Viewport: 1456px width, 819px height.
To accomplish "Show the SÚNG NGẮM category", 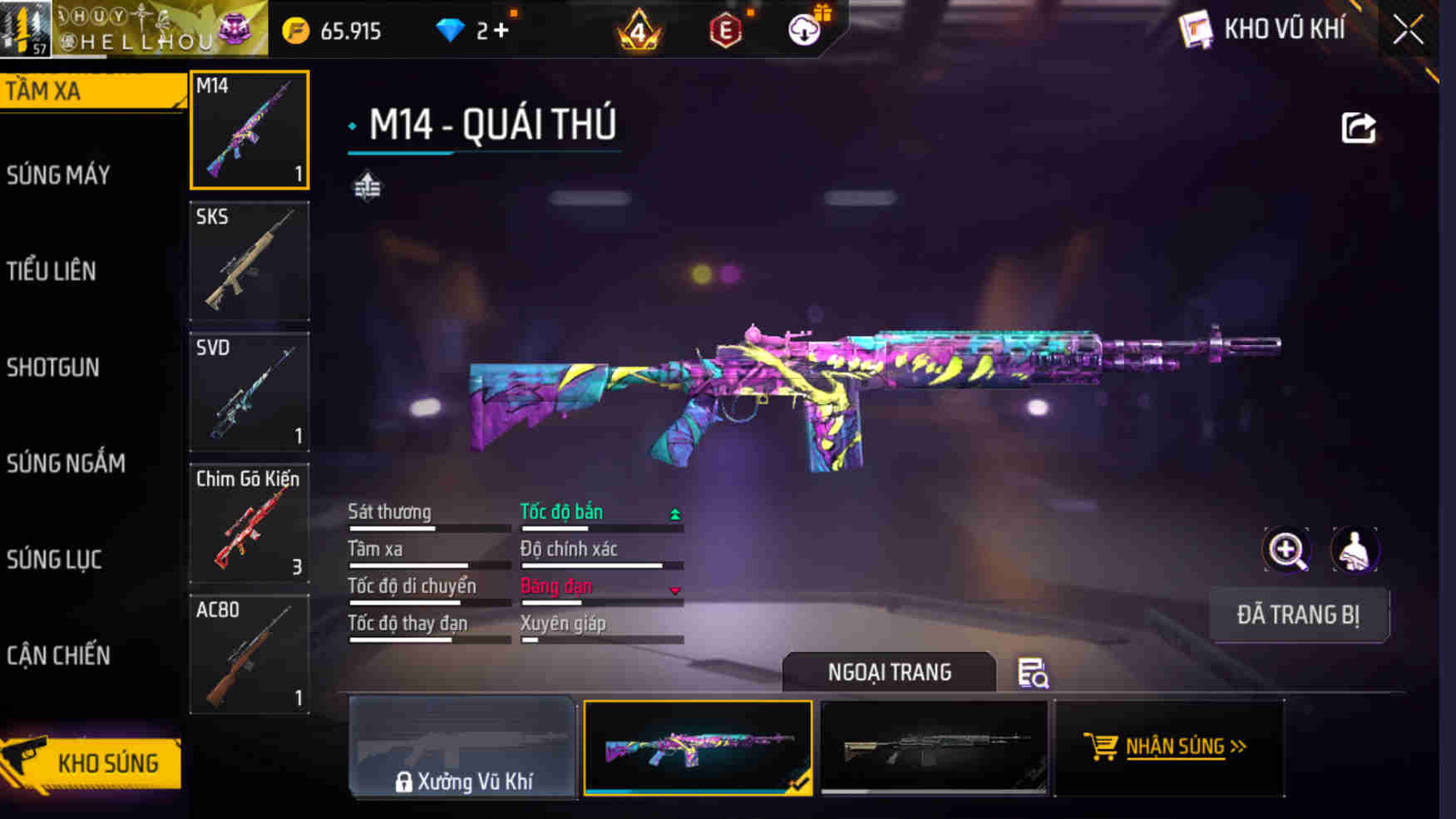I will (x=67, y=463).
